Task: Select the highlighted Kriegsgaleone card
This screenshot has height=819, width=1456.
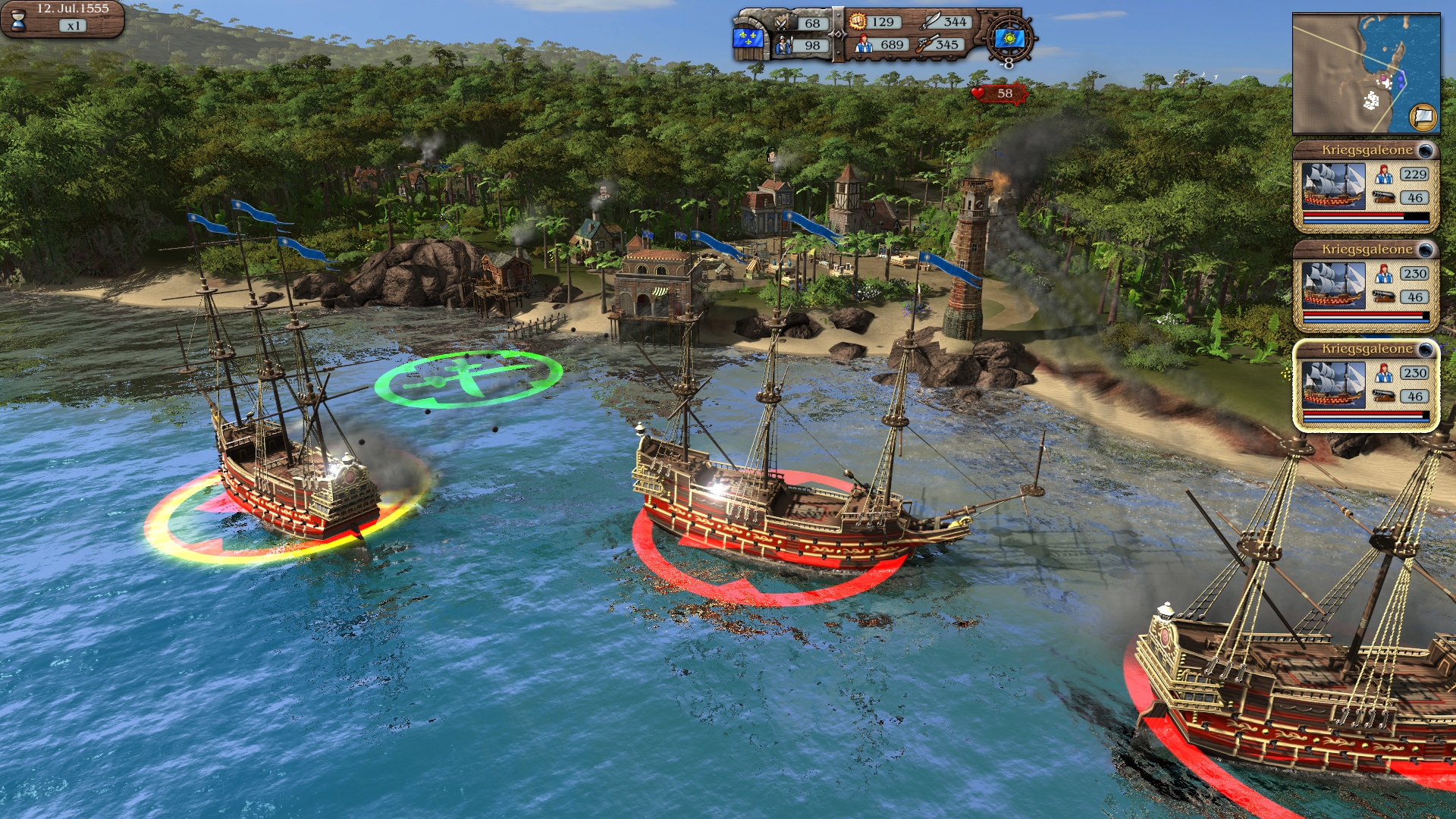Action: tap(1365, 386)
